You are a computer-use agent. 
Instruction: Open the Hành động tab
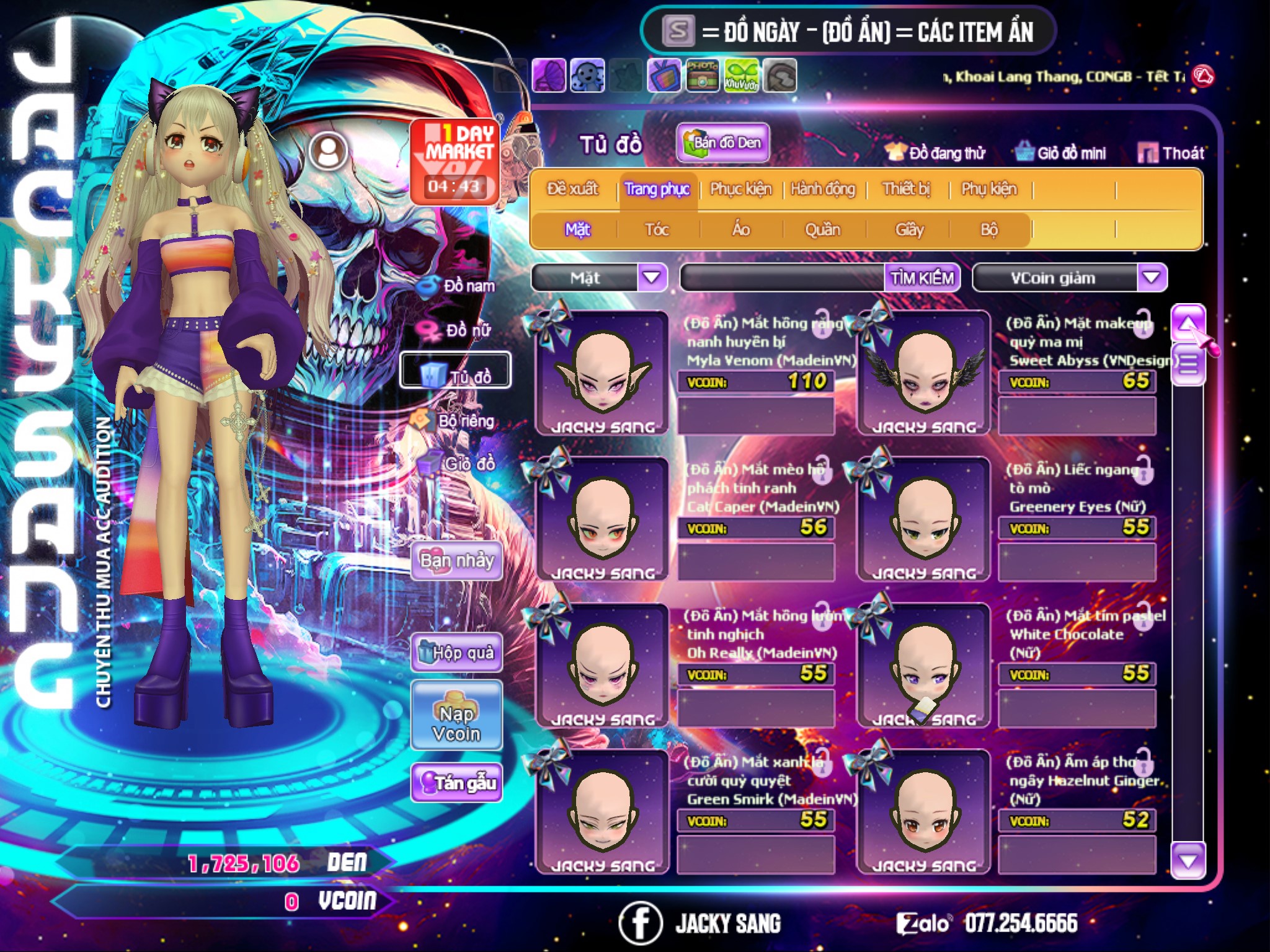click(x=822, y=189)
